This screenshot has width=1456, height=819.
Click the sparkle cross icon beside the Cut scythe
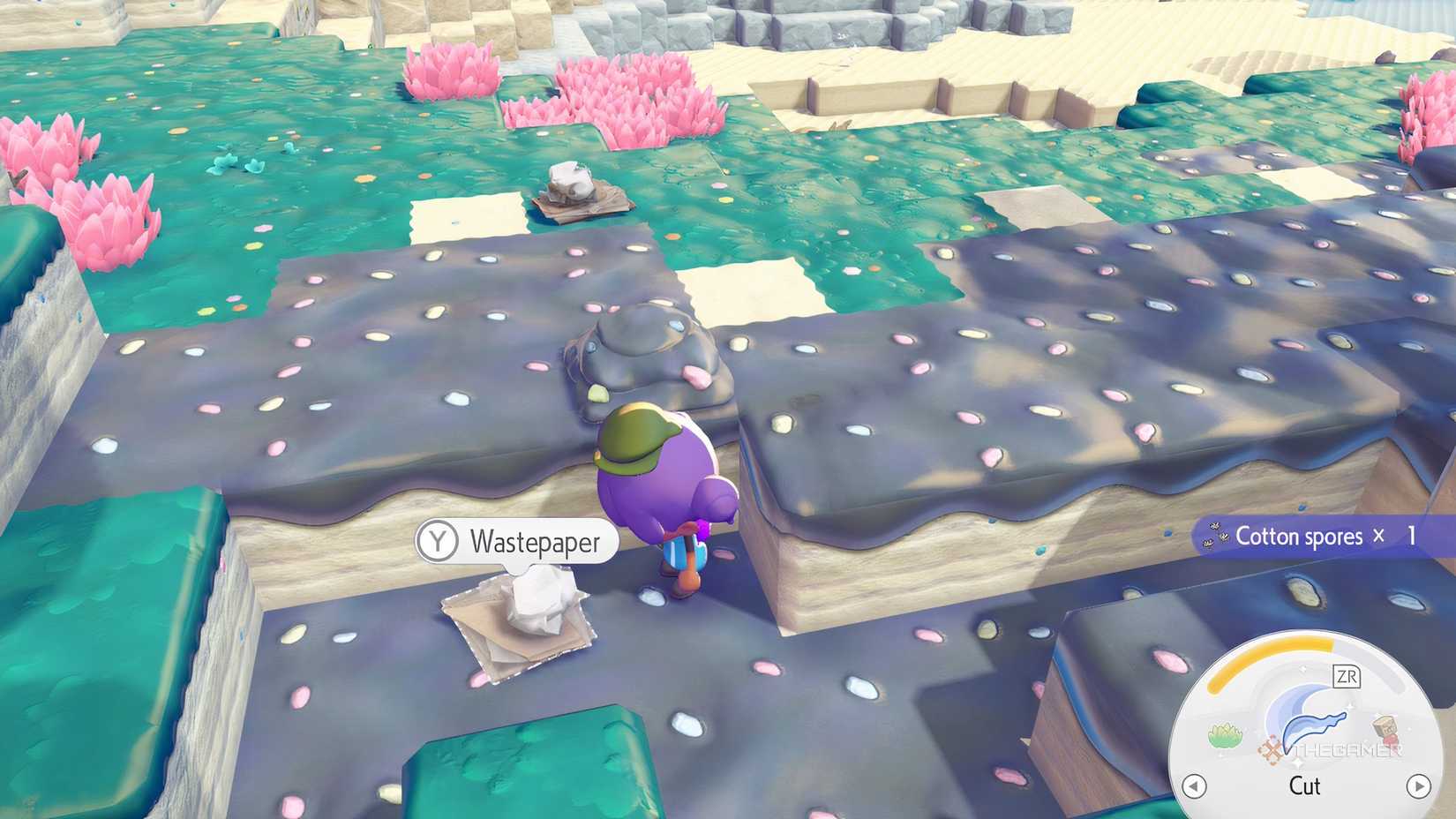(x=1272, y=748)
